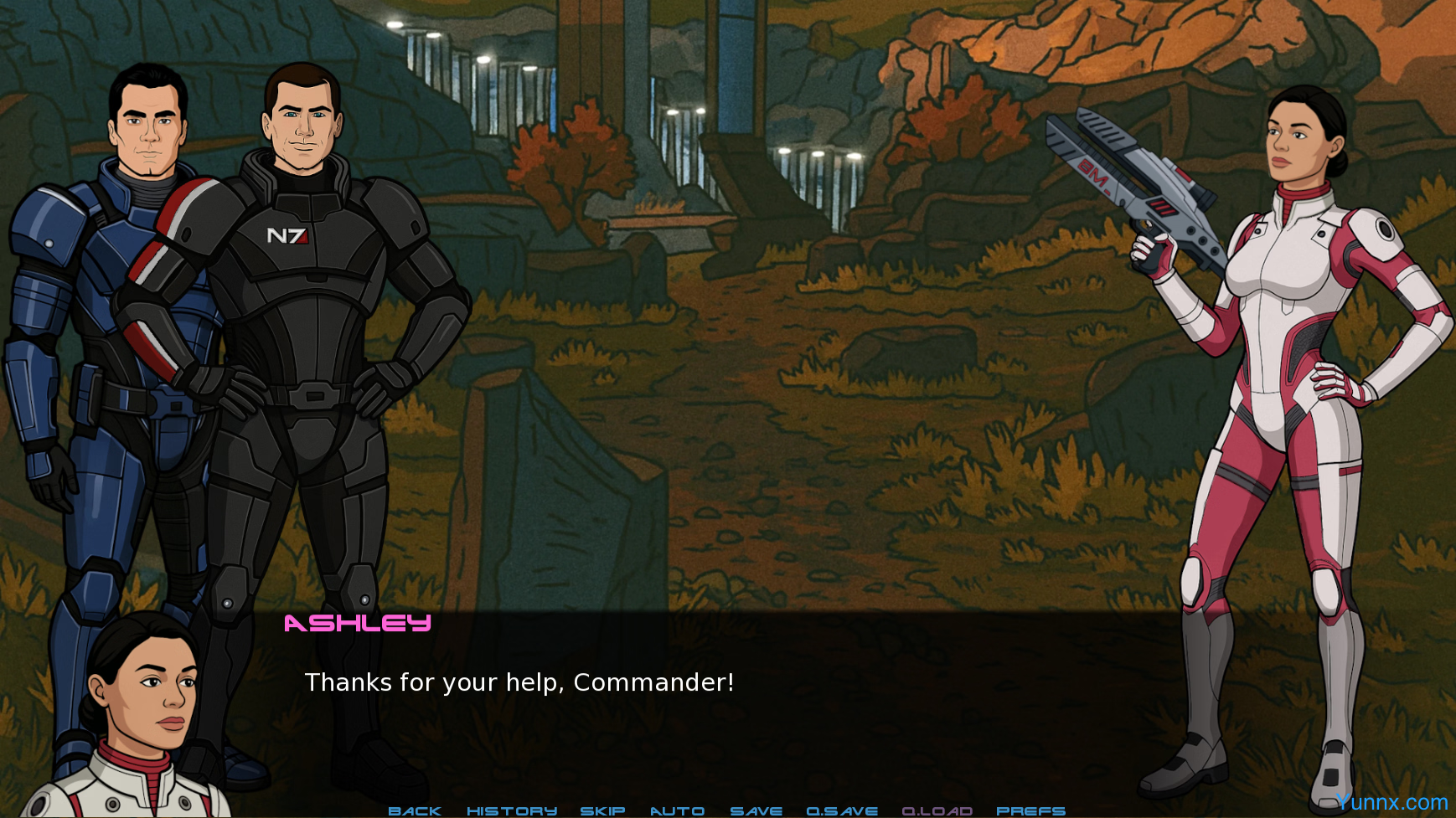Quick load with Q.Load
The width and height of the screenshot is (1456, 818).
[937, 810]
